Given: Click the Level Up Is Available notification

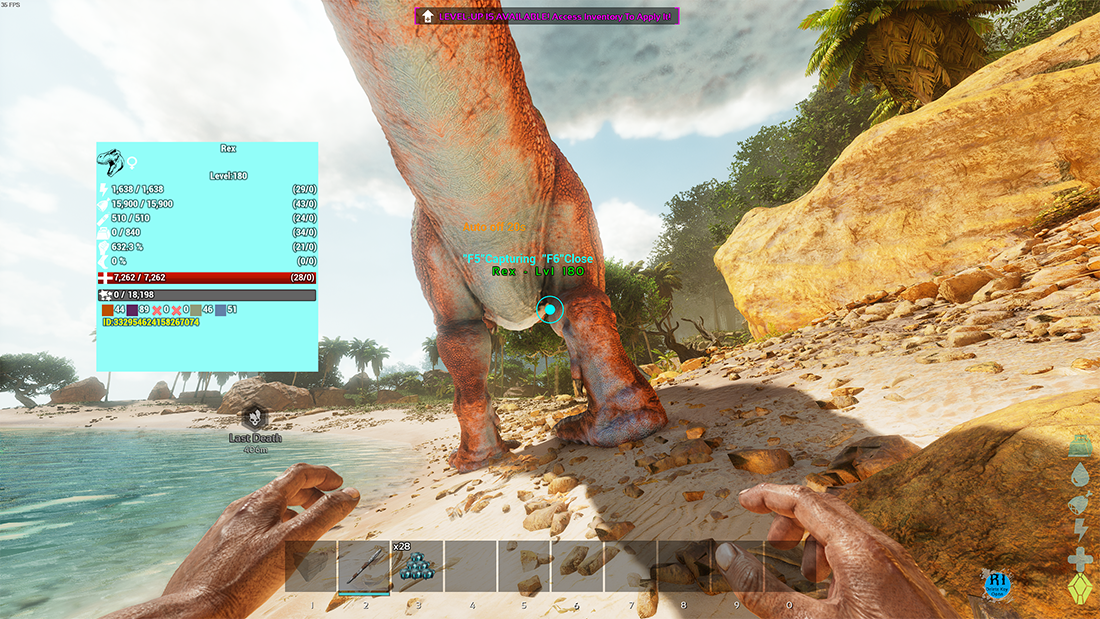Looking at the screenshot, I should pos(547,16).
